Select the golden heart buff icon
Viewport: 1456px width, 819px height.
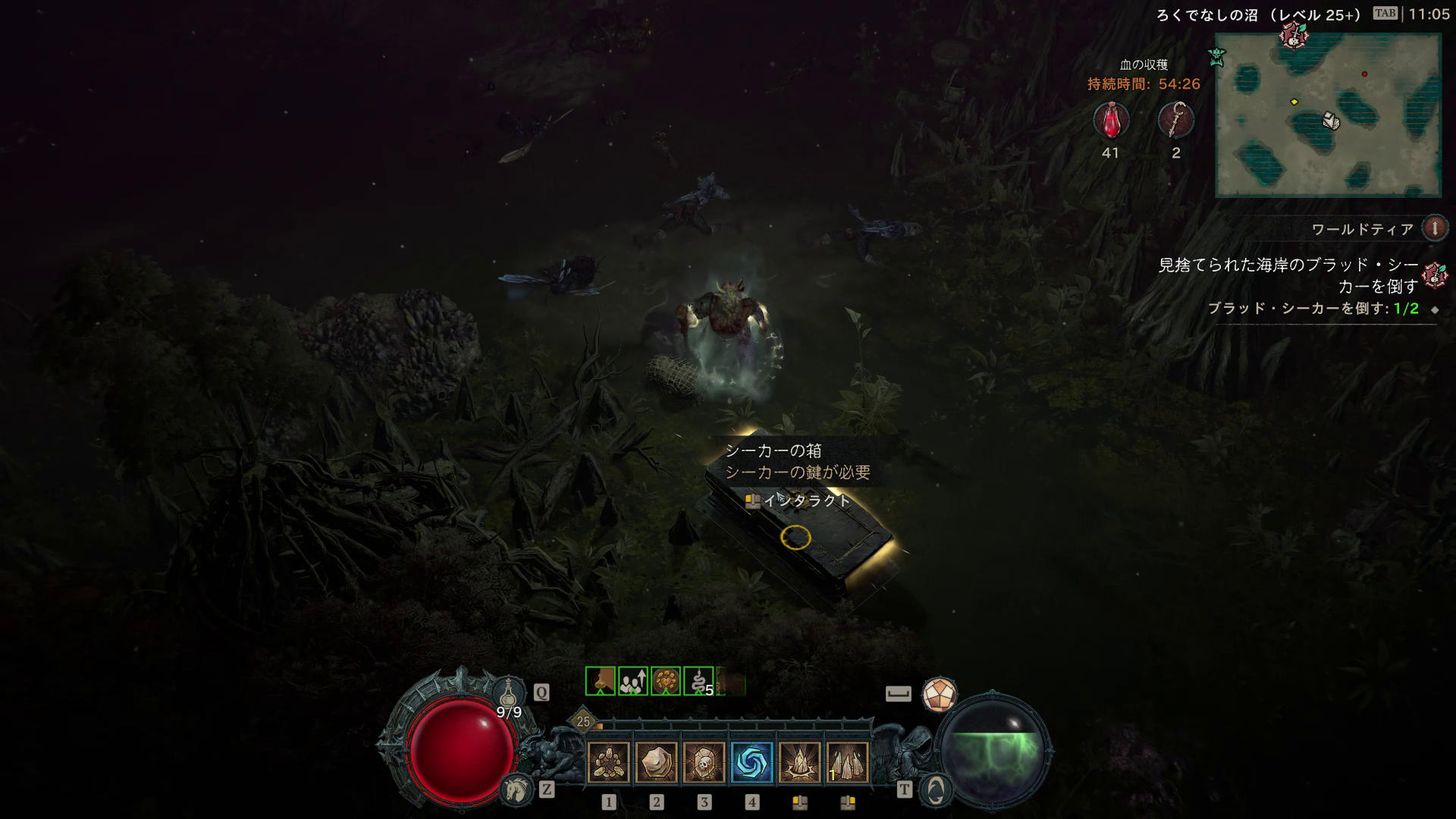pos(665,682)
